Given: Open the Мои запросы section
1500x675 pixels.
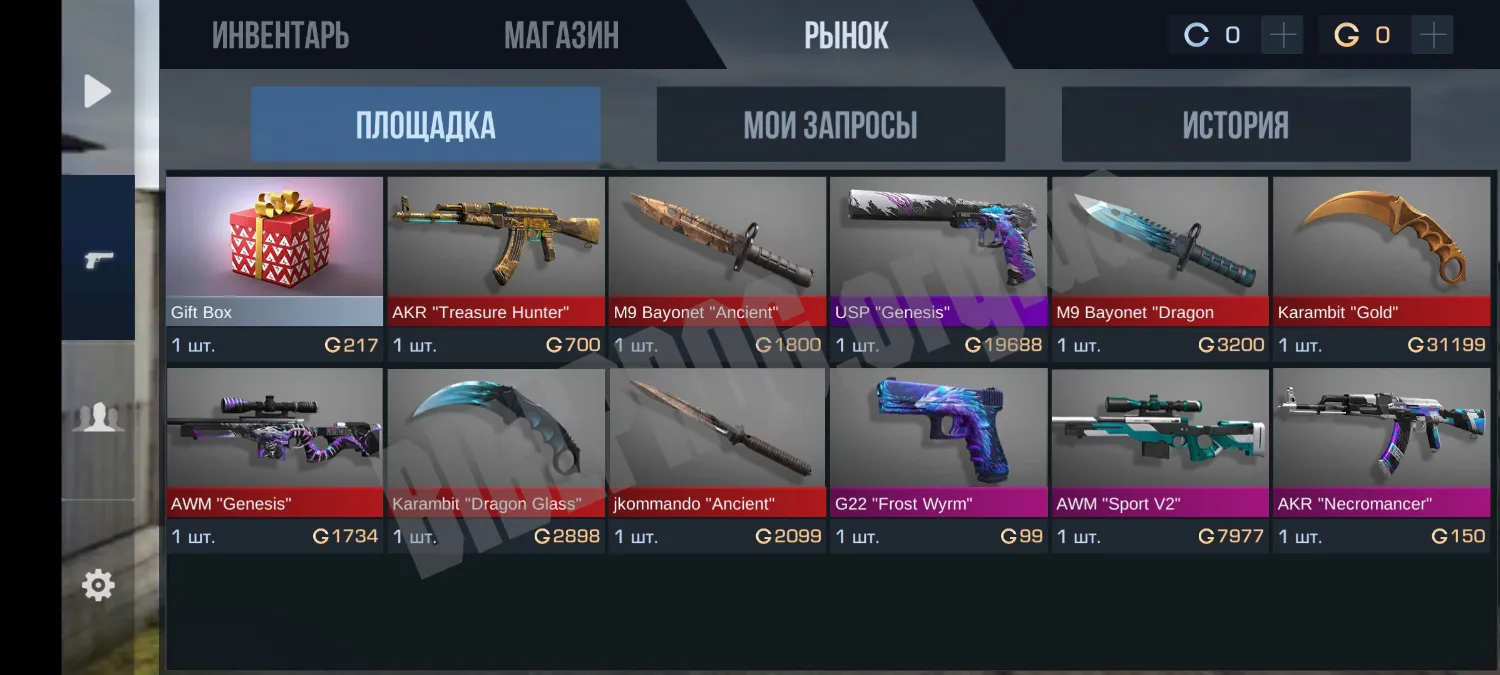Looking at the screenshot, I should coord(830,125).
